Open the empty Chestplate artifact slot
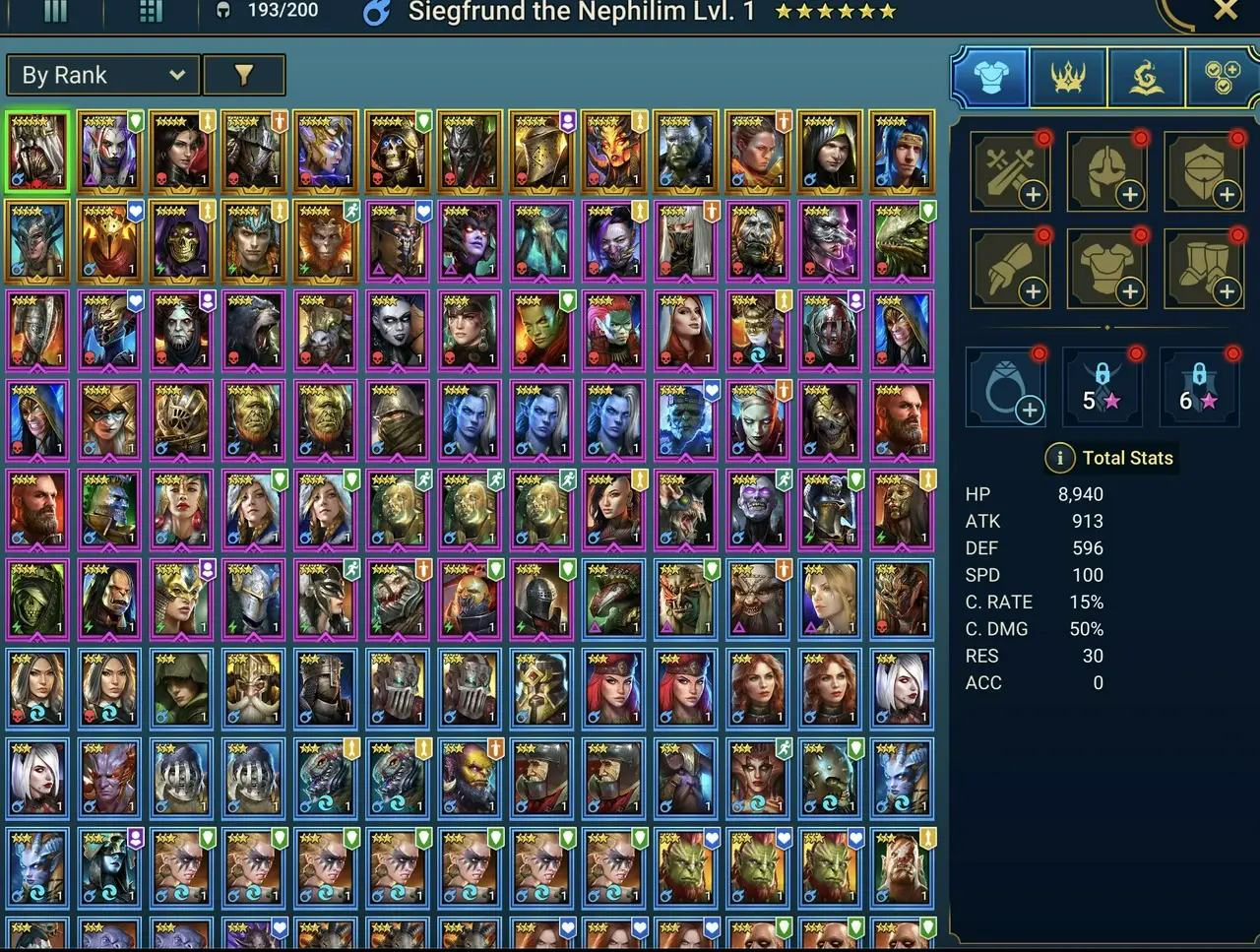This screenshot has width=1260, height=952. tap(1106, 269)
